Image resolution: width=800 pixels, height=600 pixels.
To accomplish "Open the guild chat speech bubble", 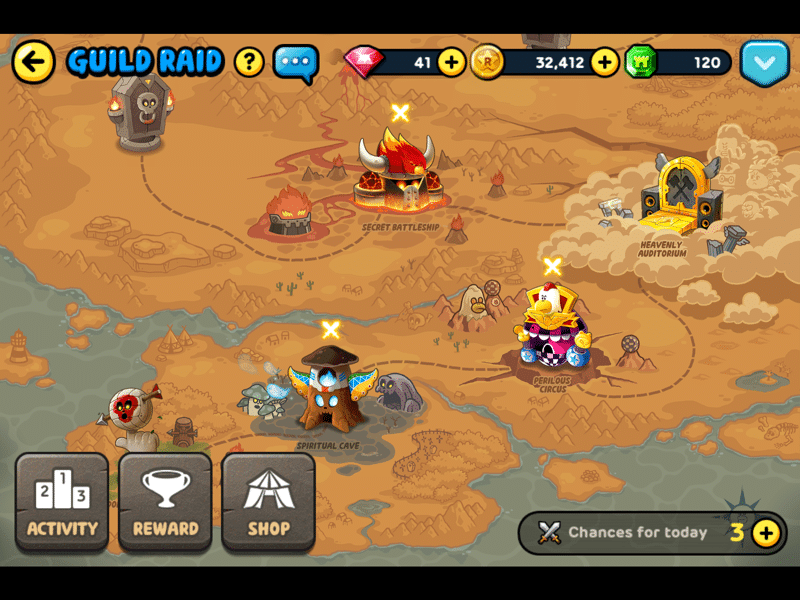I will click(x=295, y=62).
